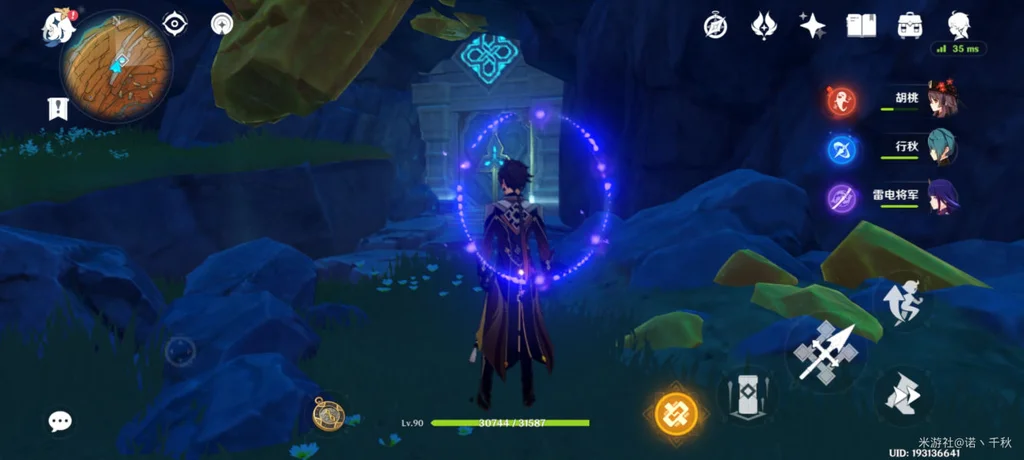Switch to party member 行秋
Screen dimensions: 1024x460
(942, 148)
